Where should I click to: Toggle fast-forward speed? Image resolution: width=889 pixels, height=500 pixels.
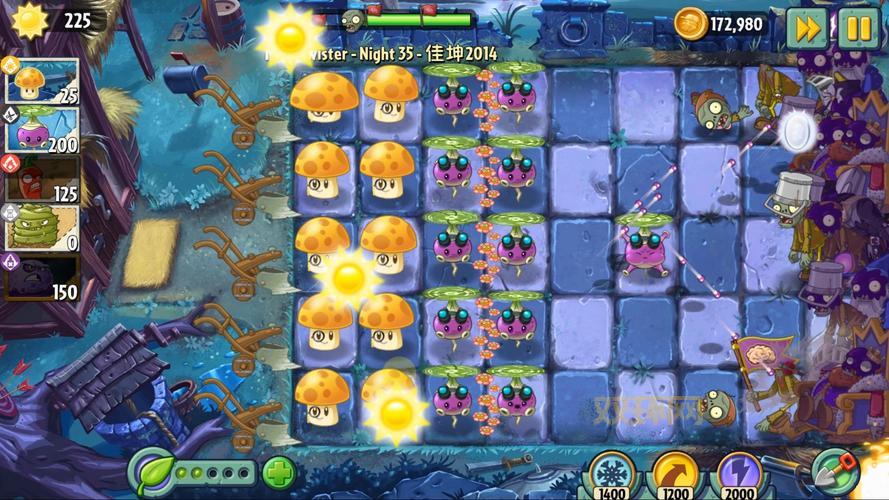coord(806,27)
